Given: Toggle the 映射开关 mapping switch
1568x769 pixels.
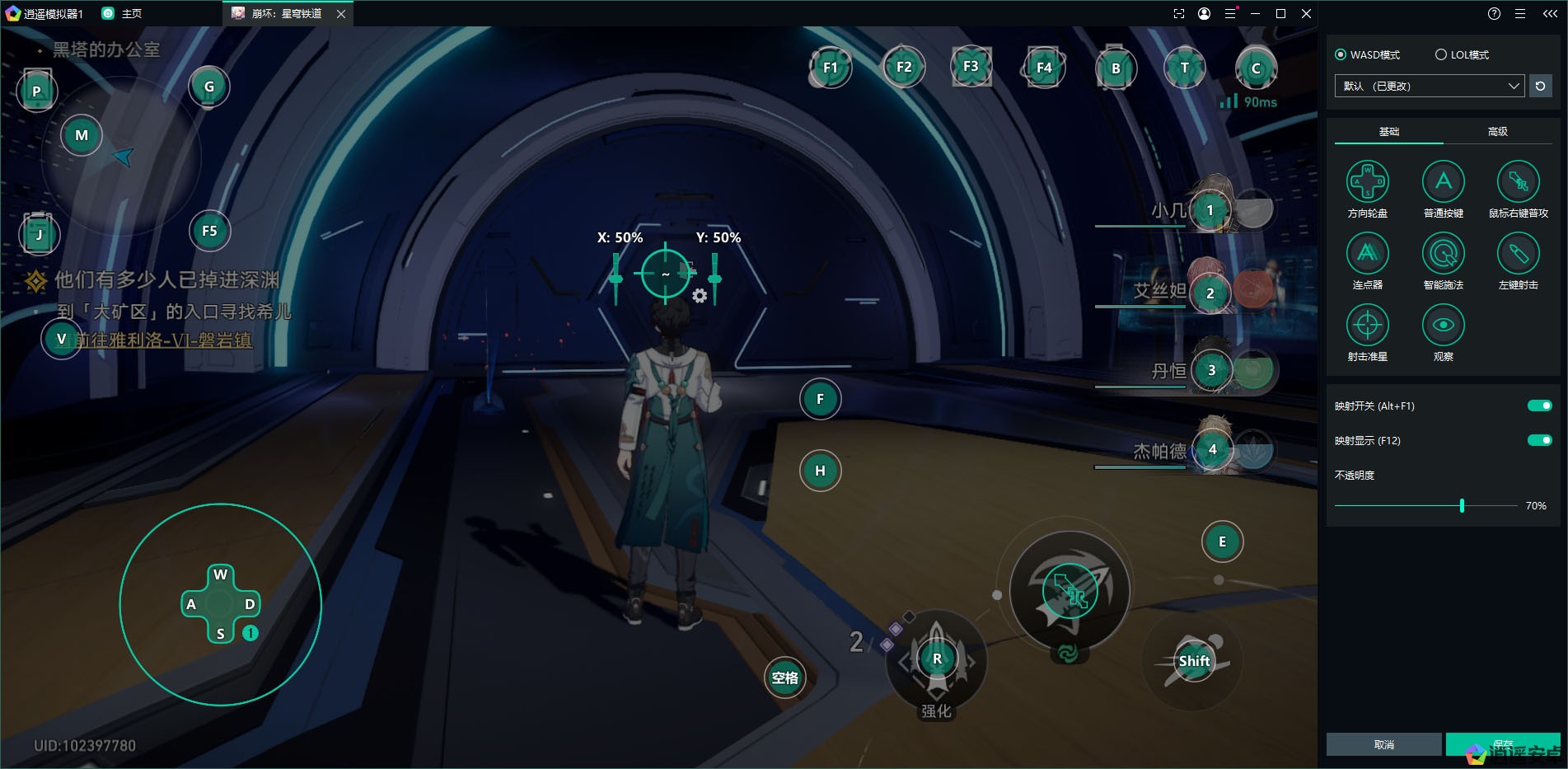Looking at the screenshot, I should coord(1539,406).
